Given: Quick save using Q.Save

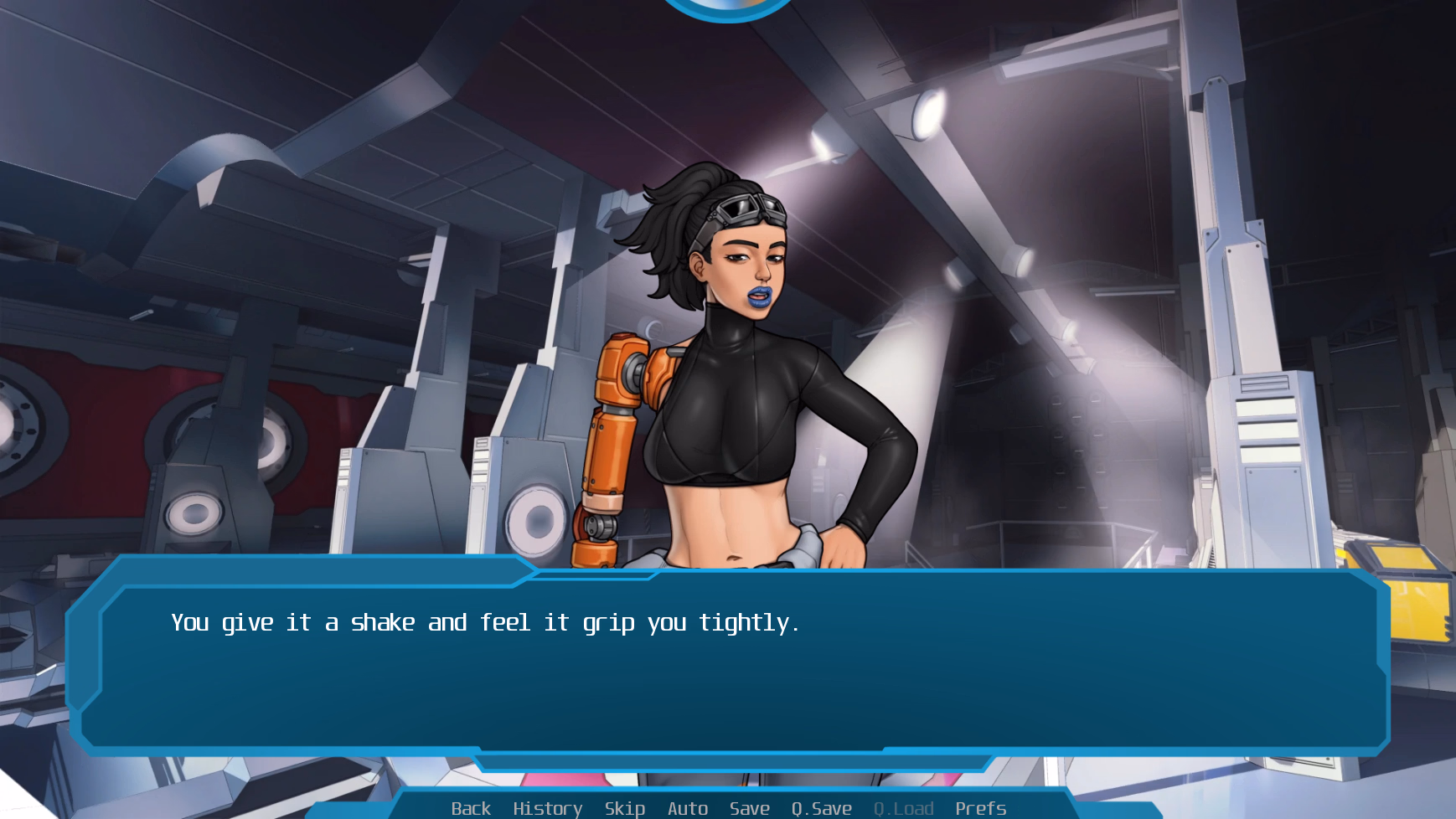Looking at the screenshot, I should 820,808.
